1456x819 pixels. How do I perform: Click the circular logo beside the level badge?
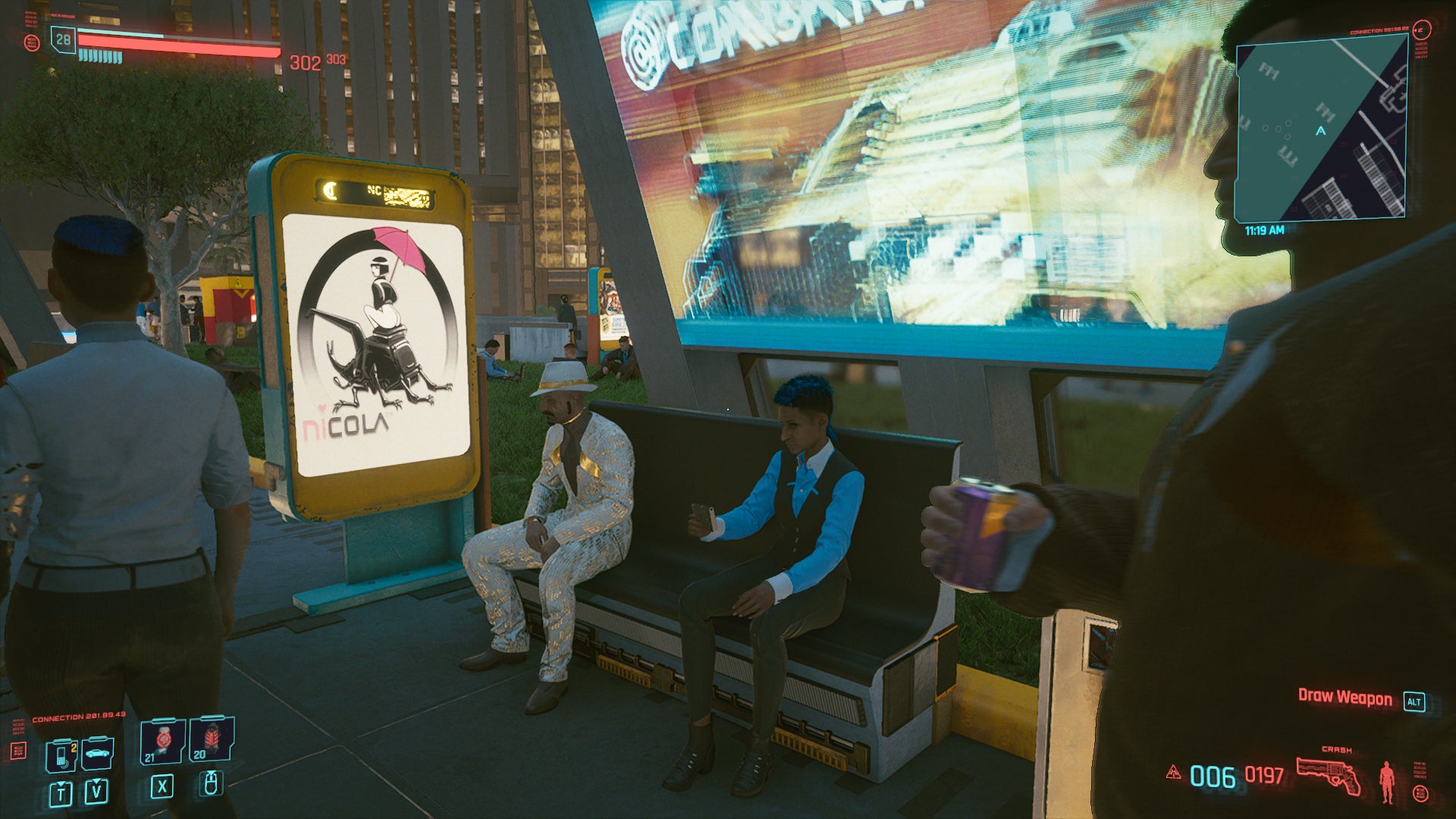click(33, 42)
